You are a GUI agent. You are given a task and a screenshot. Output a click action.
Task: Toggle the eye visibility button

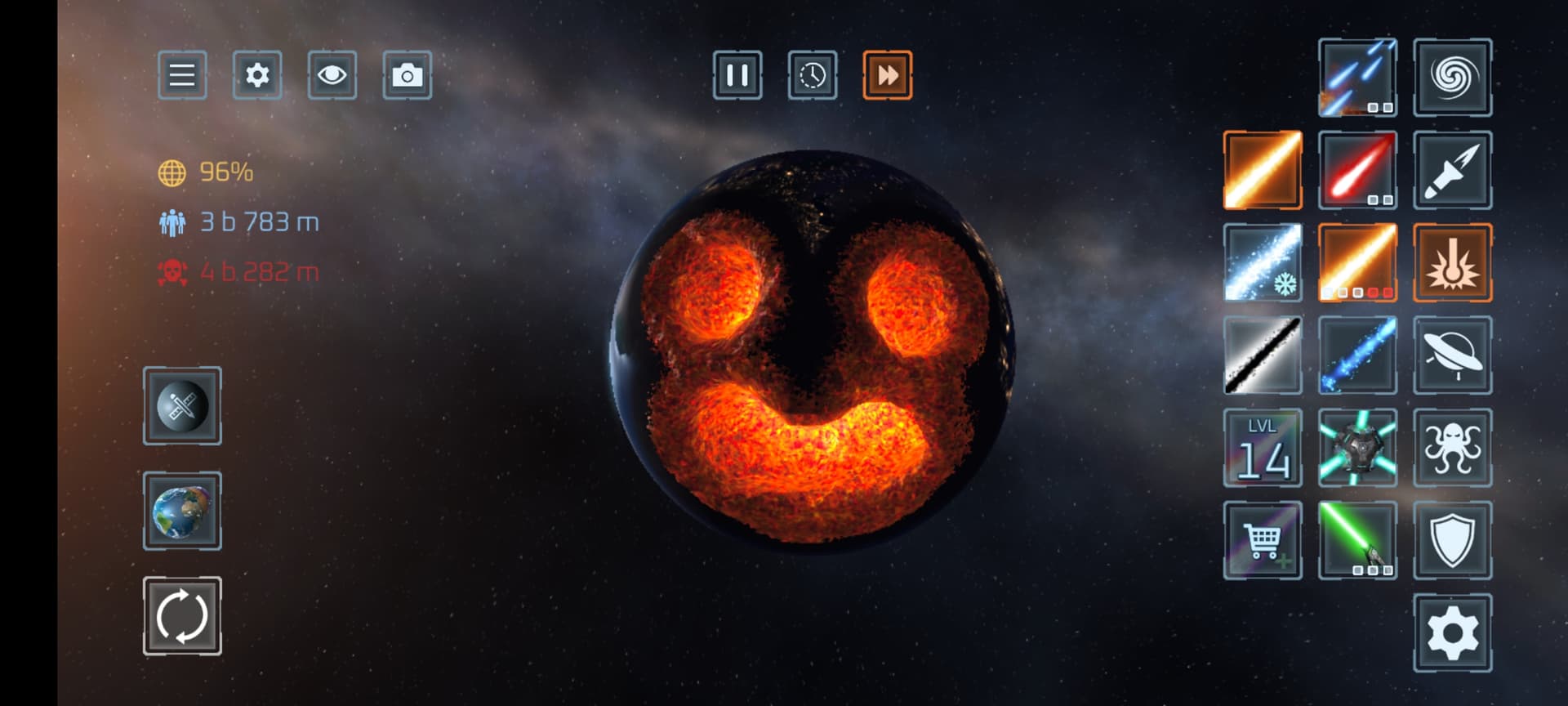(x=332, y=75)
